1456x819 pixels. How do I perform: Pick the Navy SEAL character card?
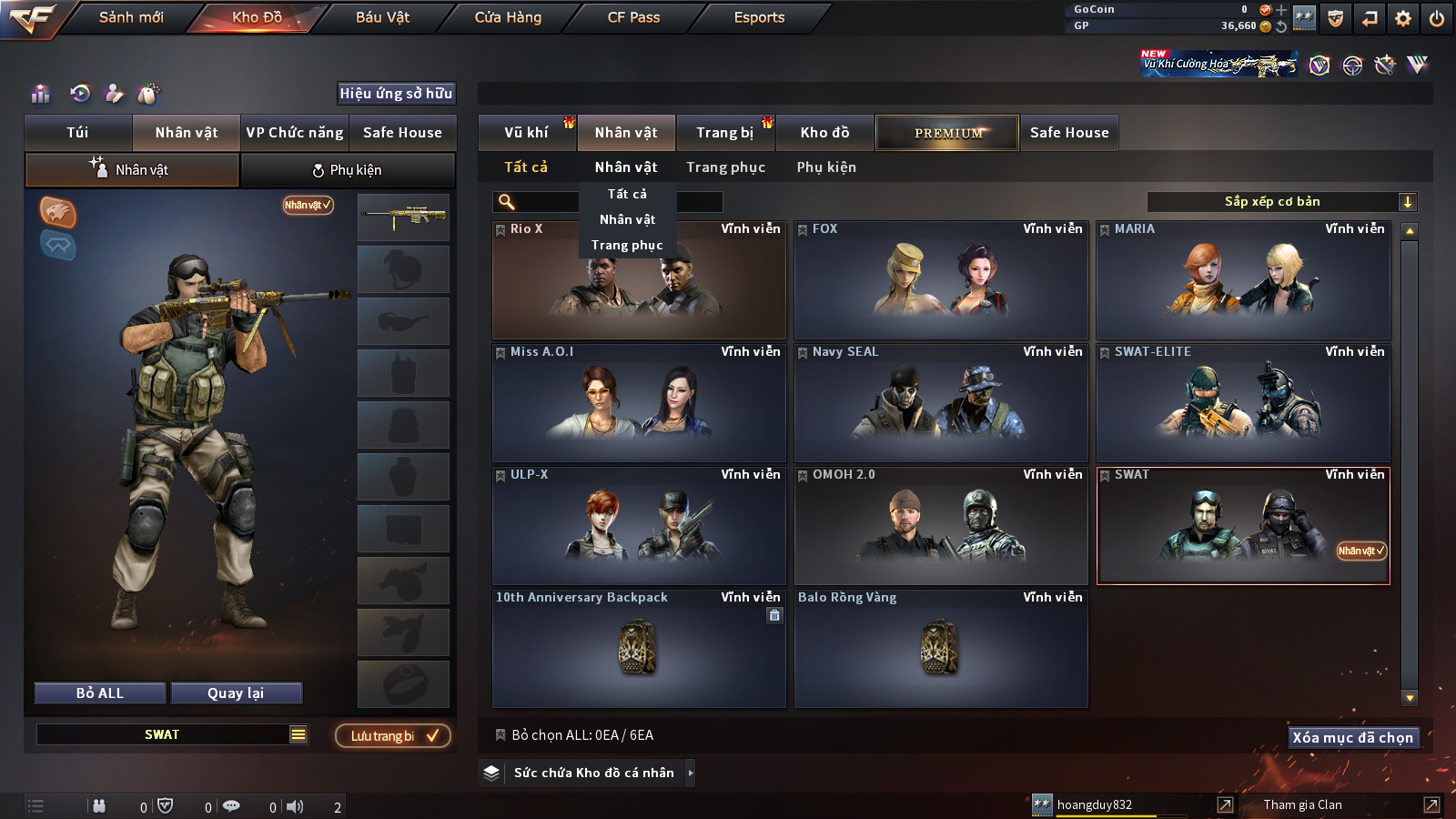pos(941,403)
